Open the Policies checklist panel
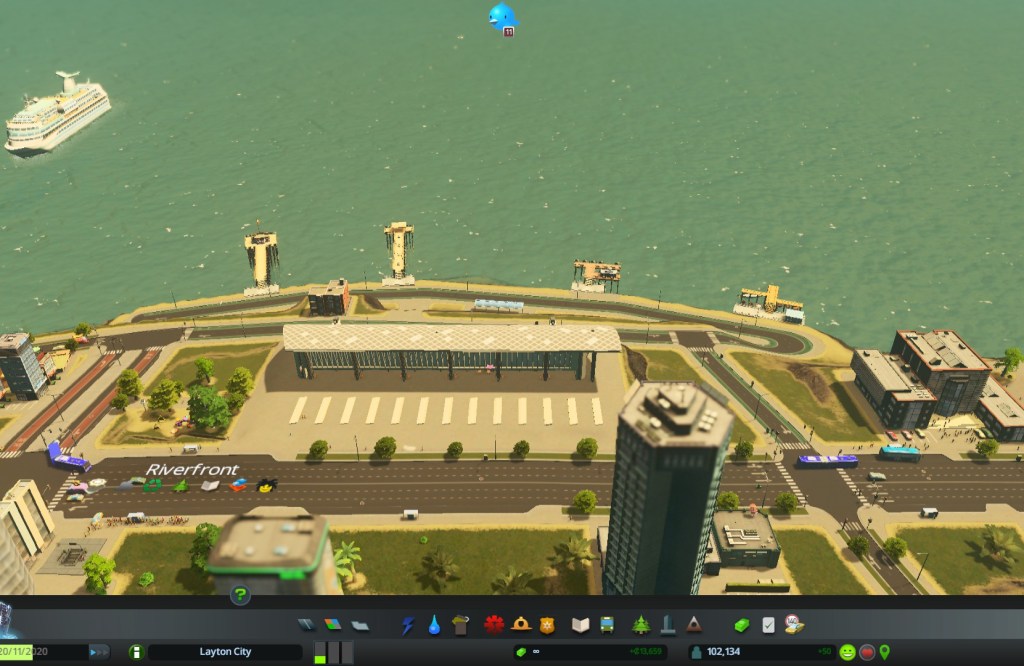This screenshot has height=666, width=1024. [x=768, y=625]
